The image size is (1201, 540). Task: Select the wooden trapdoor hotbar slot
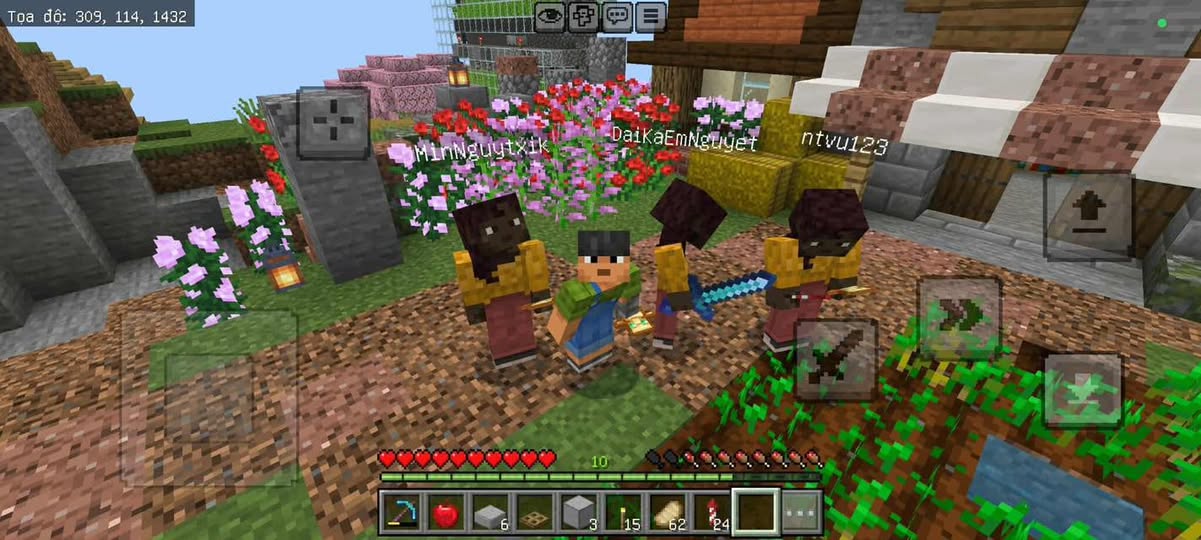point(532,512)
